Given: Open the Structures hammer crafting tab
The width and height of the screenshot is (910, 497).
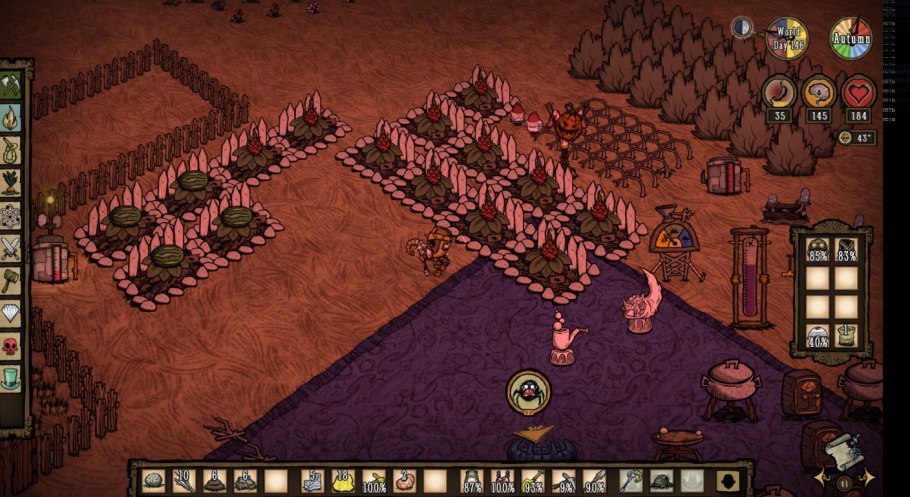Looking at the screenshot, I should click(x=11, y=279).
